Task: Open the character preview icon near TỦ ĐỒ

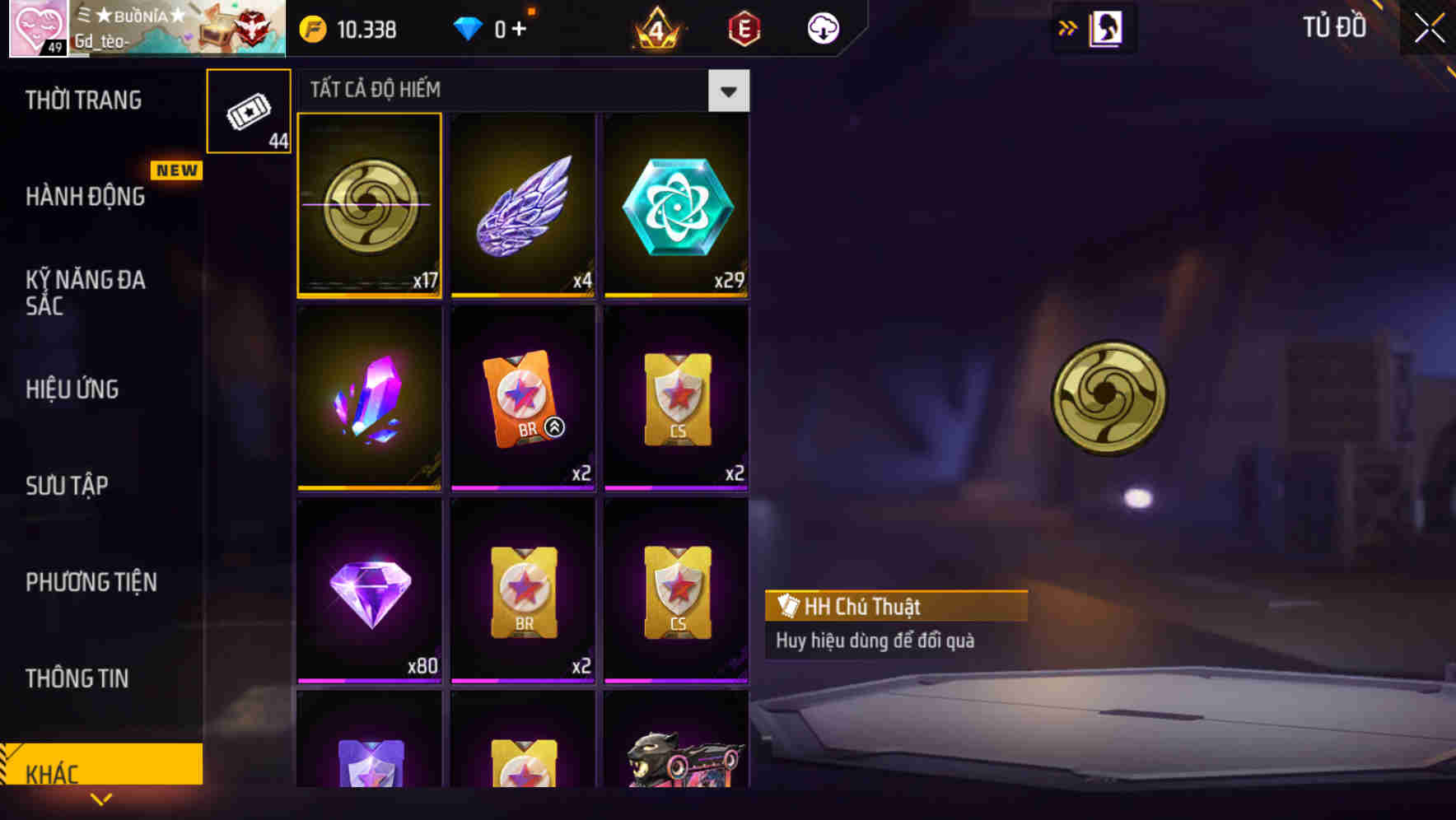Action: tap(1104, 26)
